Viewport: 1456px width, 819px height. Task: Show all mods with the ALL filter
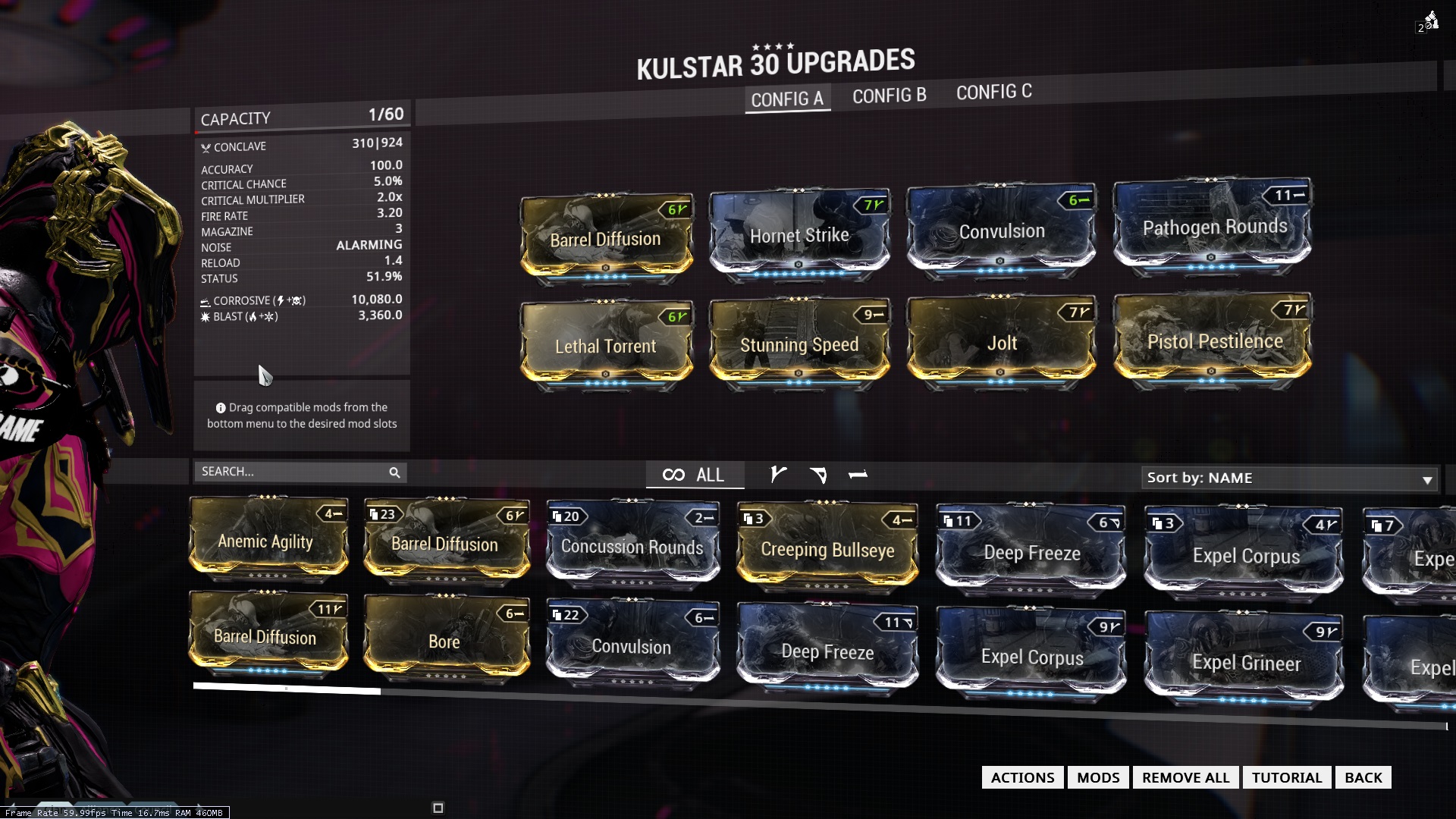click(694, 475)
